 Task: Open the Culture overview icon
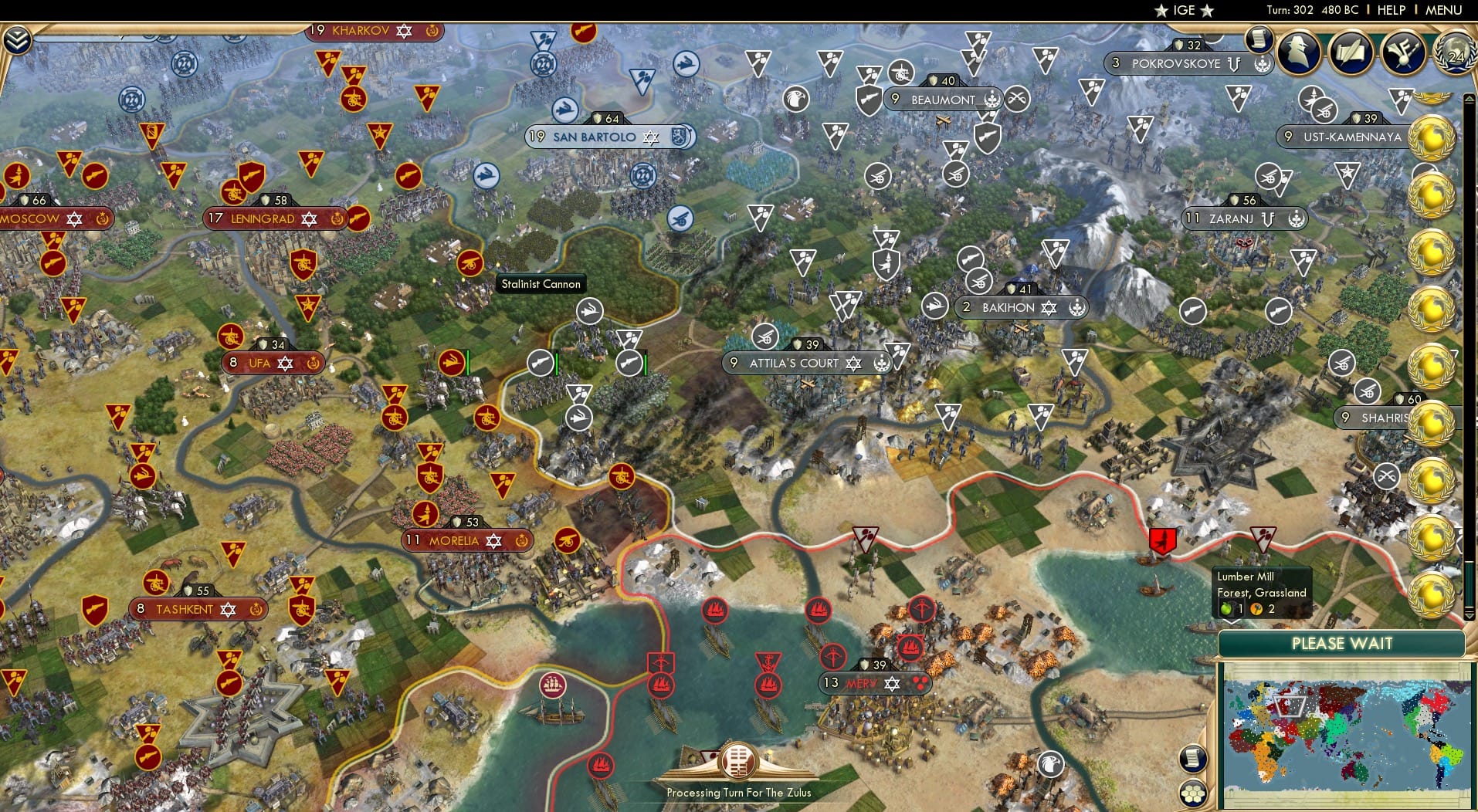[1405, 52]
